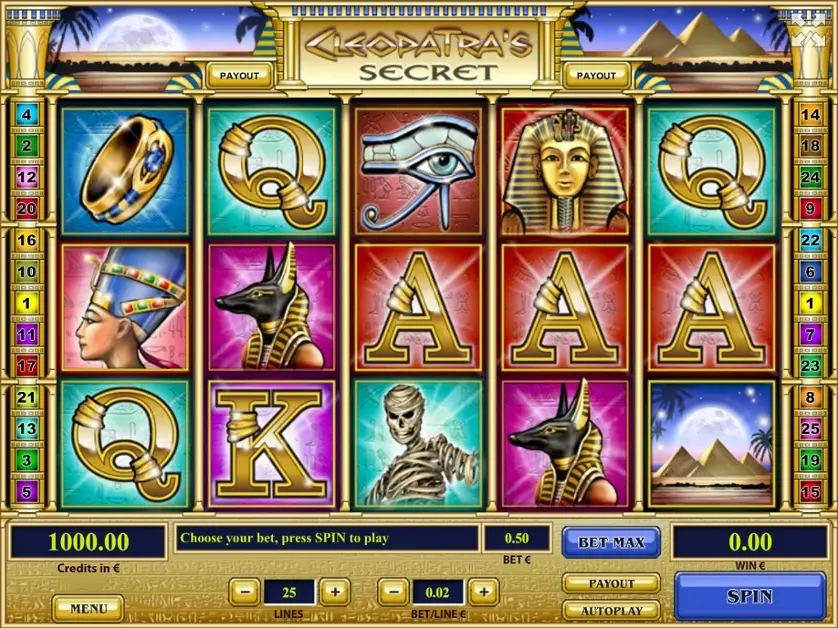This screenshot has height=628, width=838.
Task: Open the PAYOUT table above AUTOPLAY
Action: (x=611, y=583)
